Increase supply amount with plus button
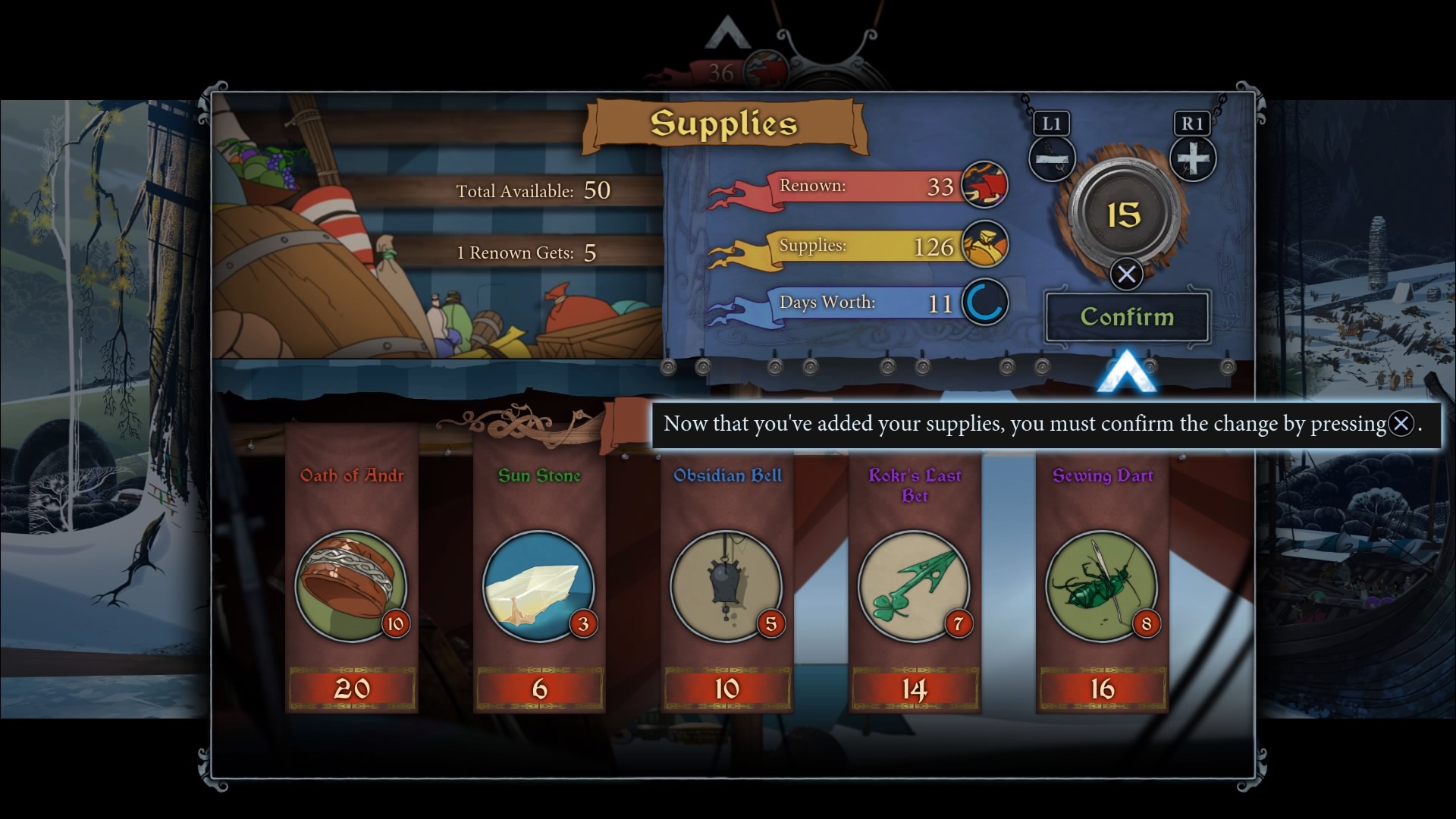Viewport: 1456px width, 819px height. pyautogui.click(x=1193, y=159)
